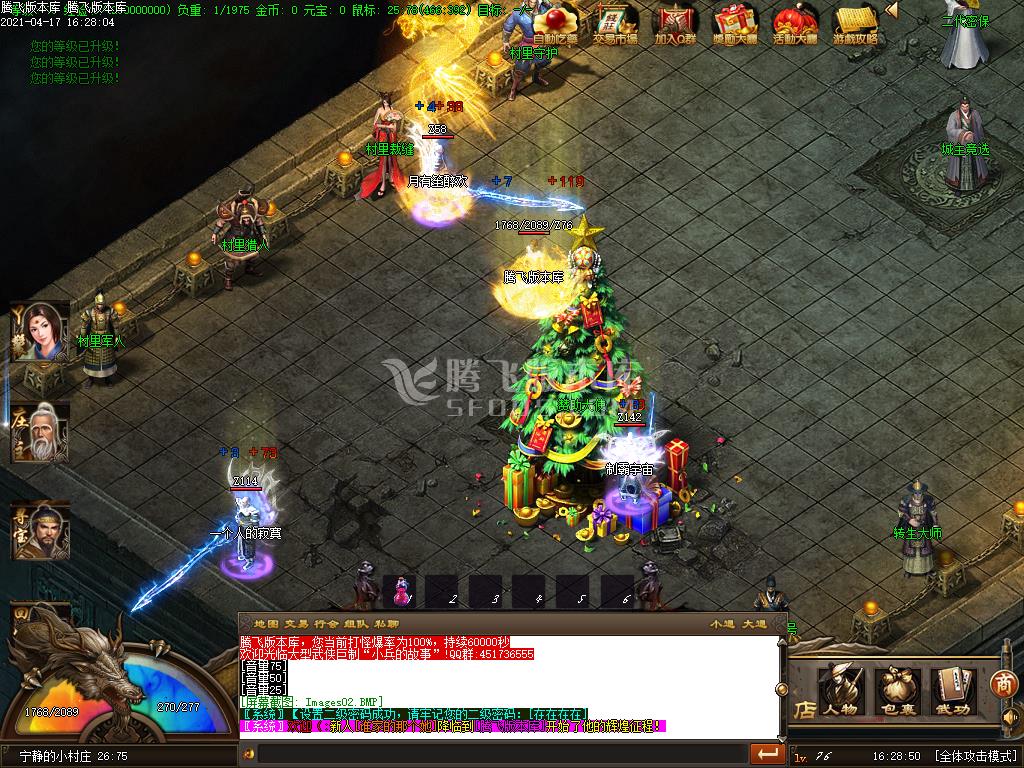Switch to the 地图 chat tab
The height and width of the screenshot is (768, 1024).
point(266,625)
